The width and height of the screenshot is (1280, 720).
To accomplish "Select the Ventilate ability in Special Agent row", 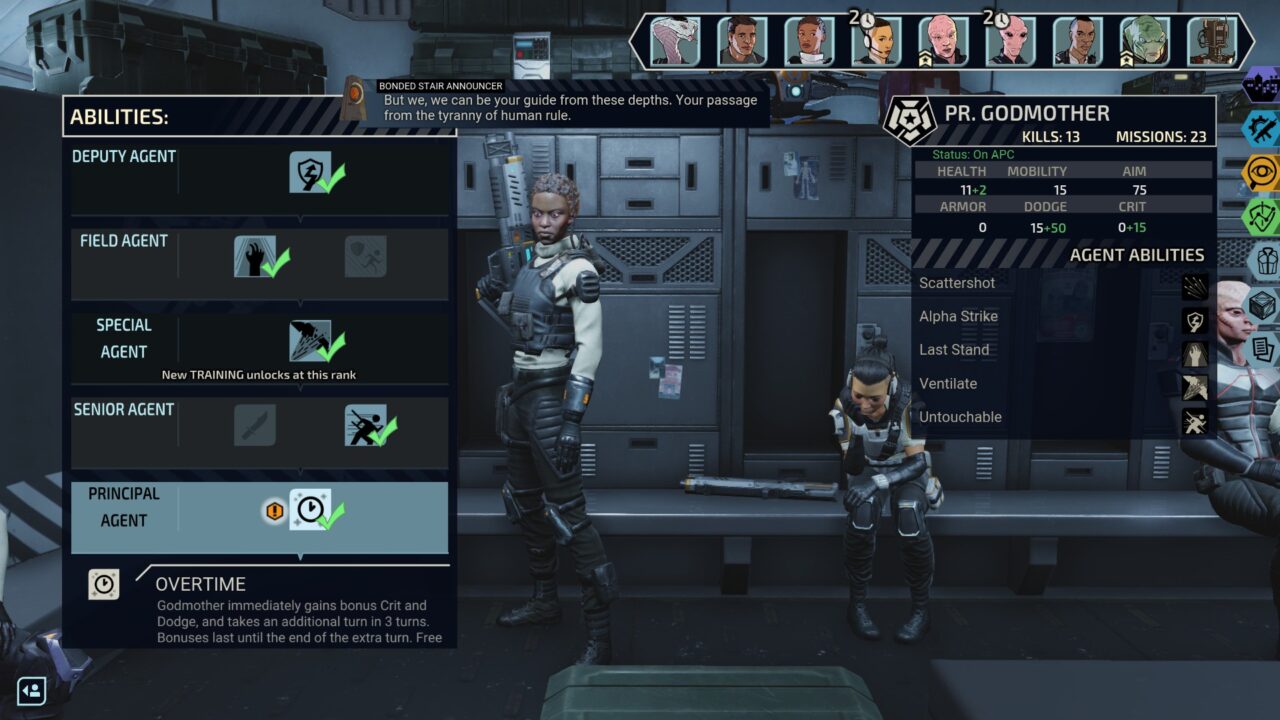I will [x=310, y=341].
